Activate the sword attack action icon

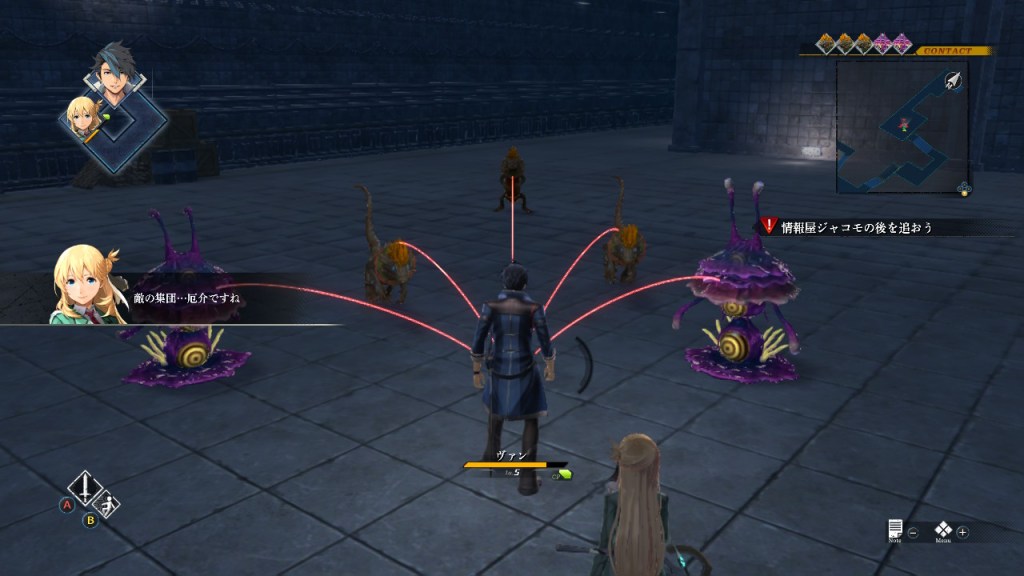point(85,490)
